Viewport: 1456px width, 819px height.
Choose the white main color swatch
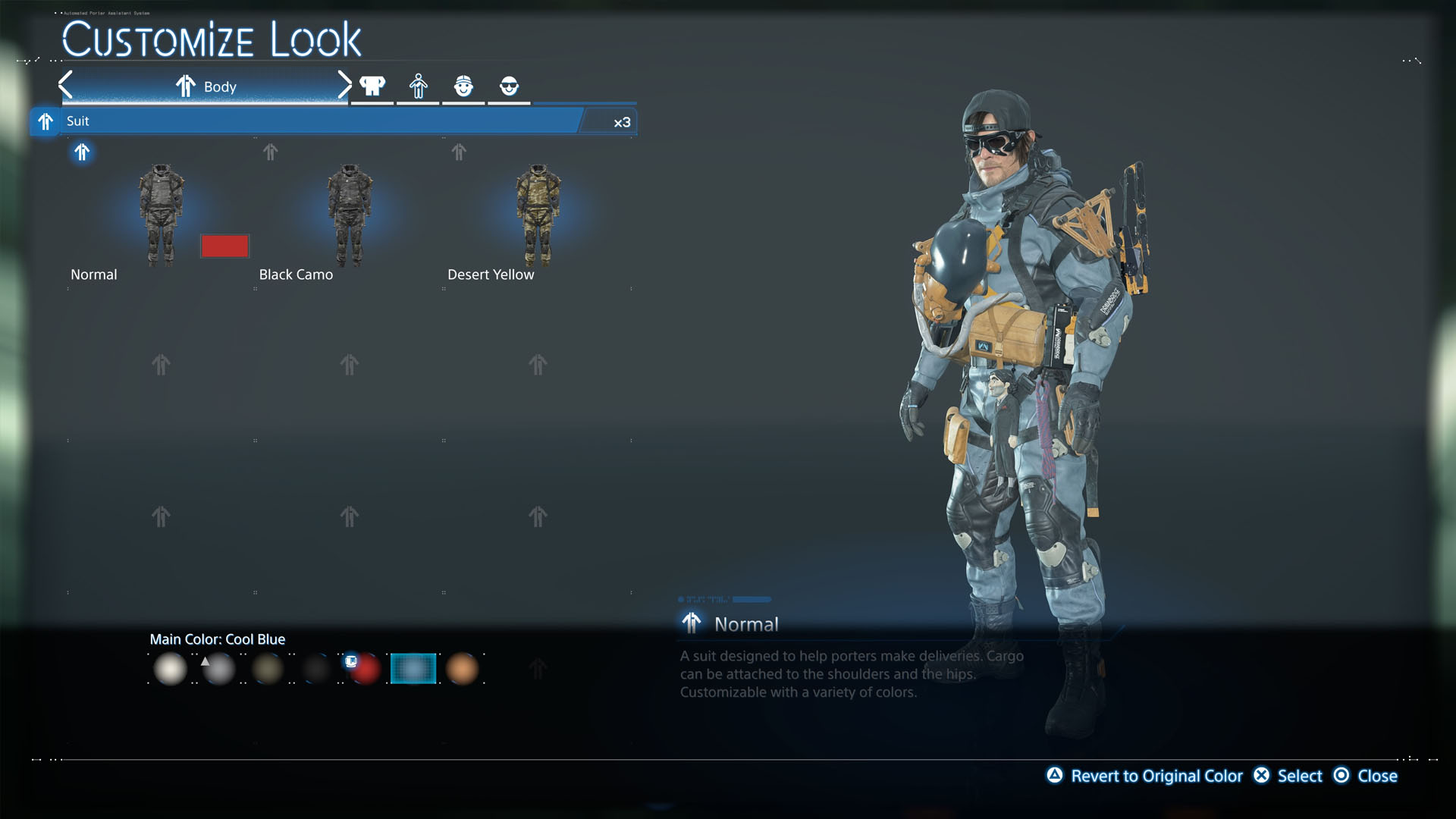(x=170, y=669)
